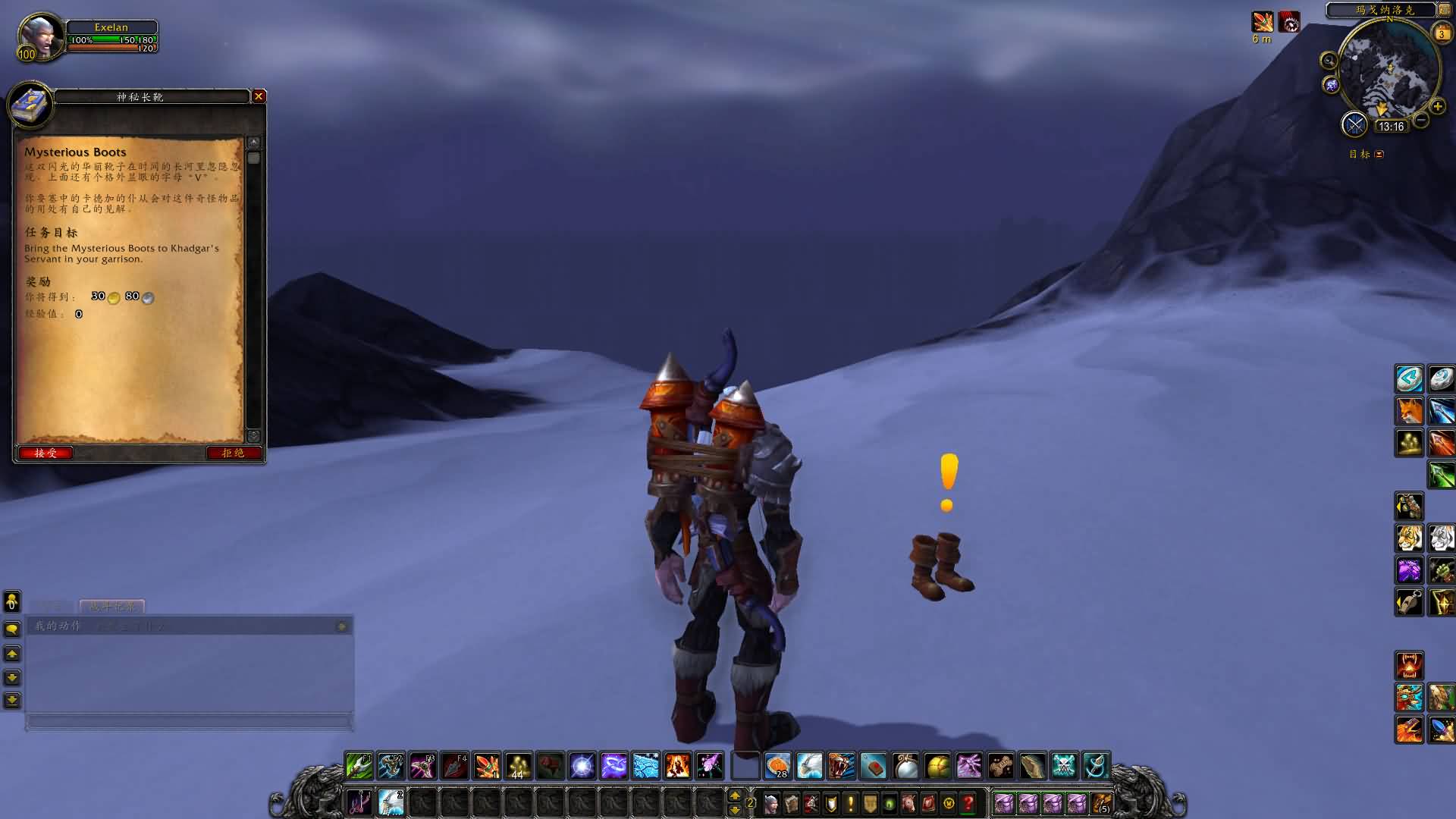The image size is (1456, 819).
Task: Select the fox icon on side bar
Action: (1409, 411)
